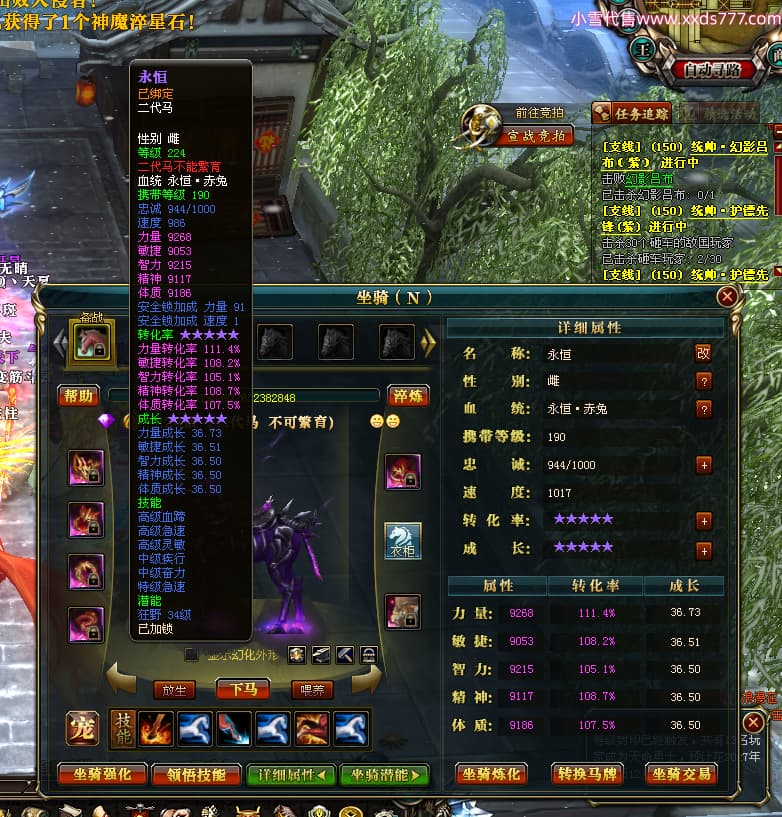782x817 pixels.
Task: Release the mount with 放生
Action: click(x=174, y=689)
